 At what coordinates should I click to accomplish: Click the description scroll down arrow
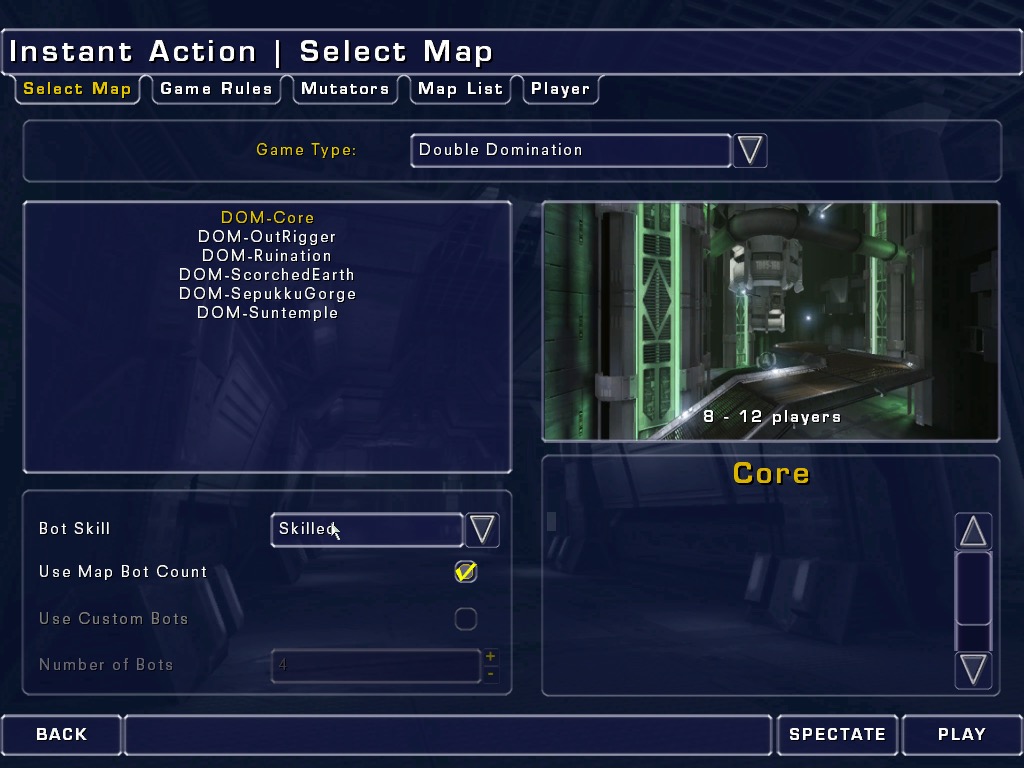tap(973, 668)
